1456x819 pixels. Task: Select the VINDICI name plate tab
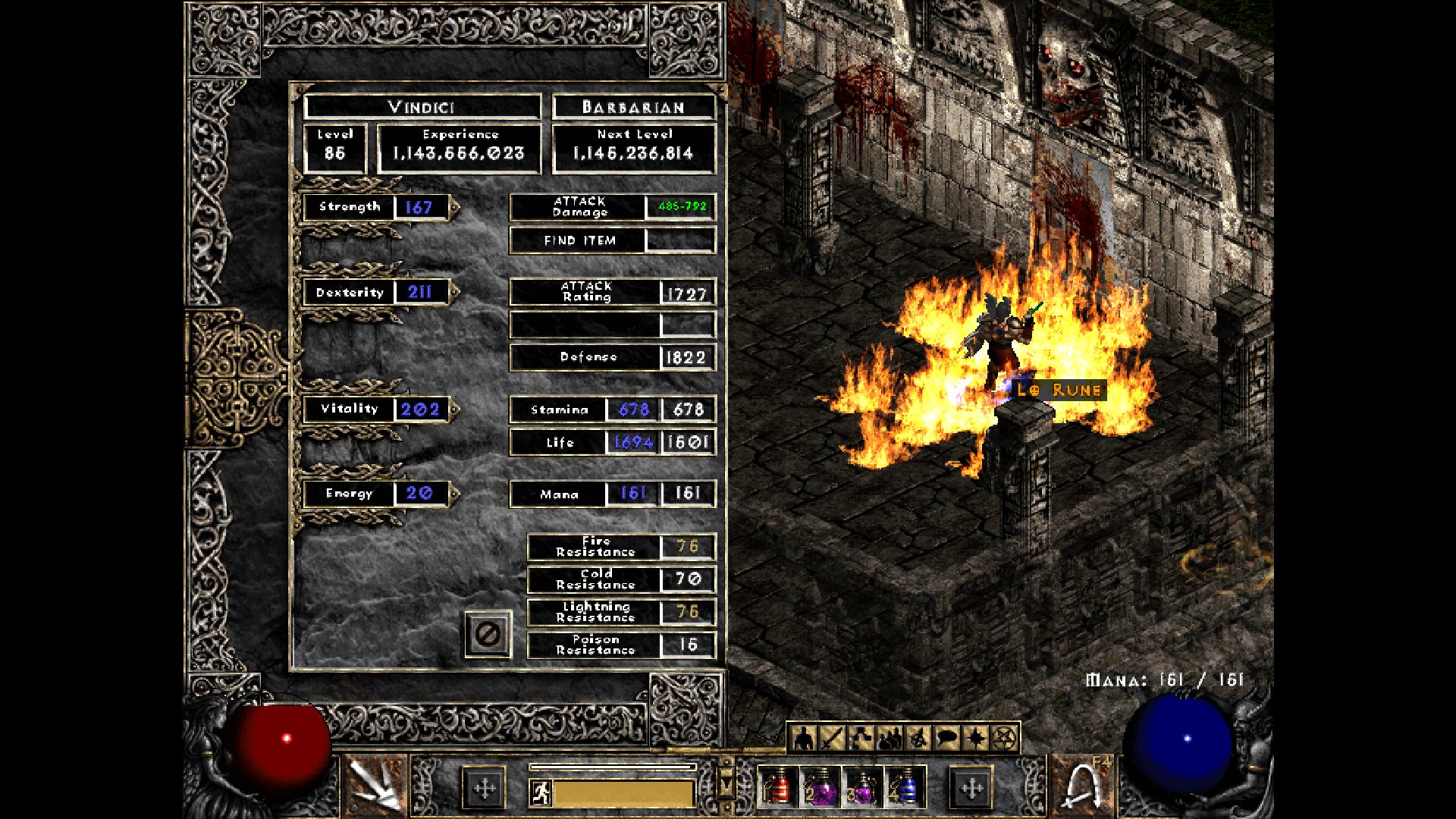pyautogui.click(x=421, y=106)
